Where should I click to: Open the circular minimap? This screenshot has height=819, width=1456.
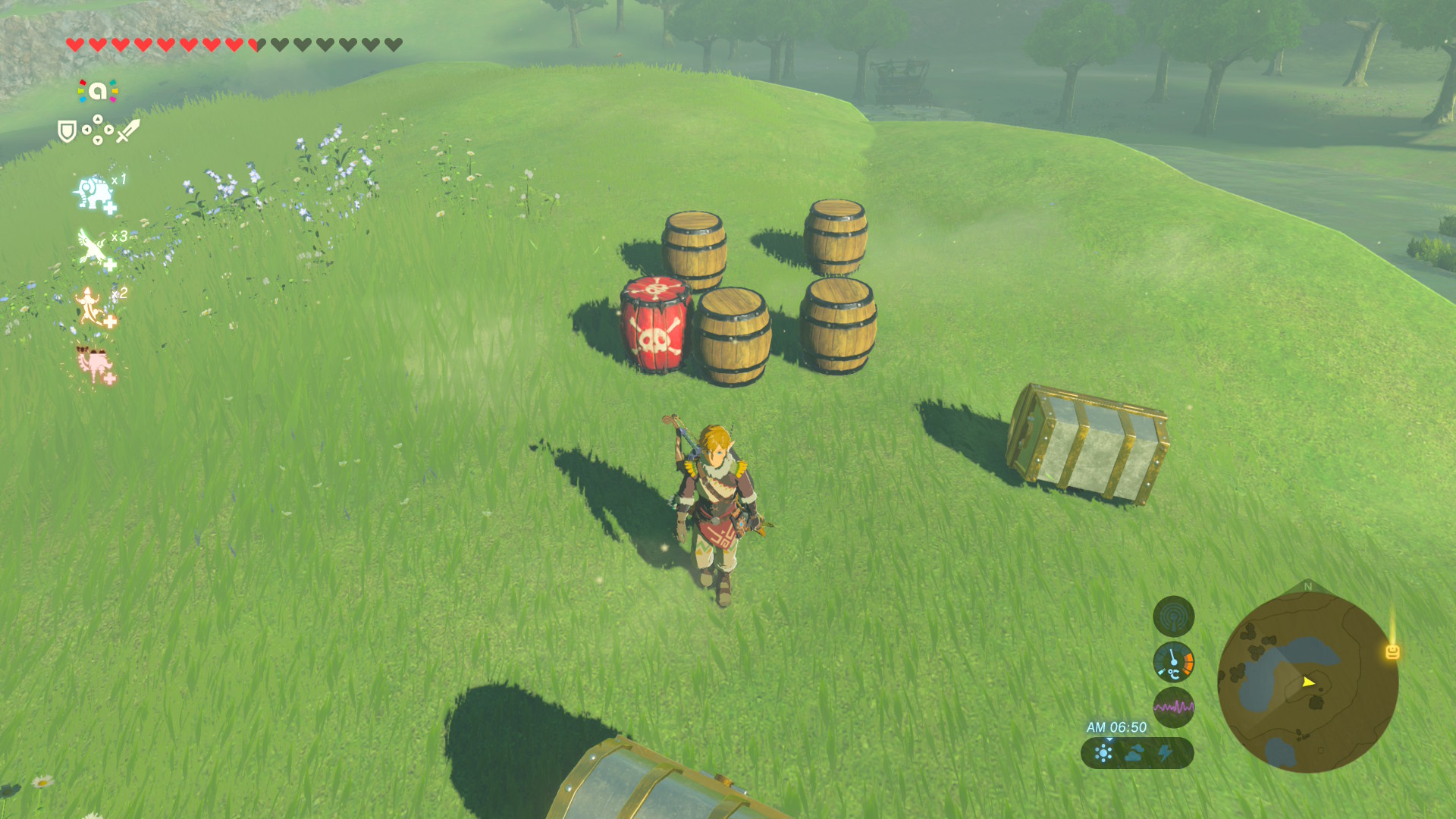click(x=1307, y=682)
